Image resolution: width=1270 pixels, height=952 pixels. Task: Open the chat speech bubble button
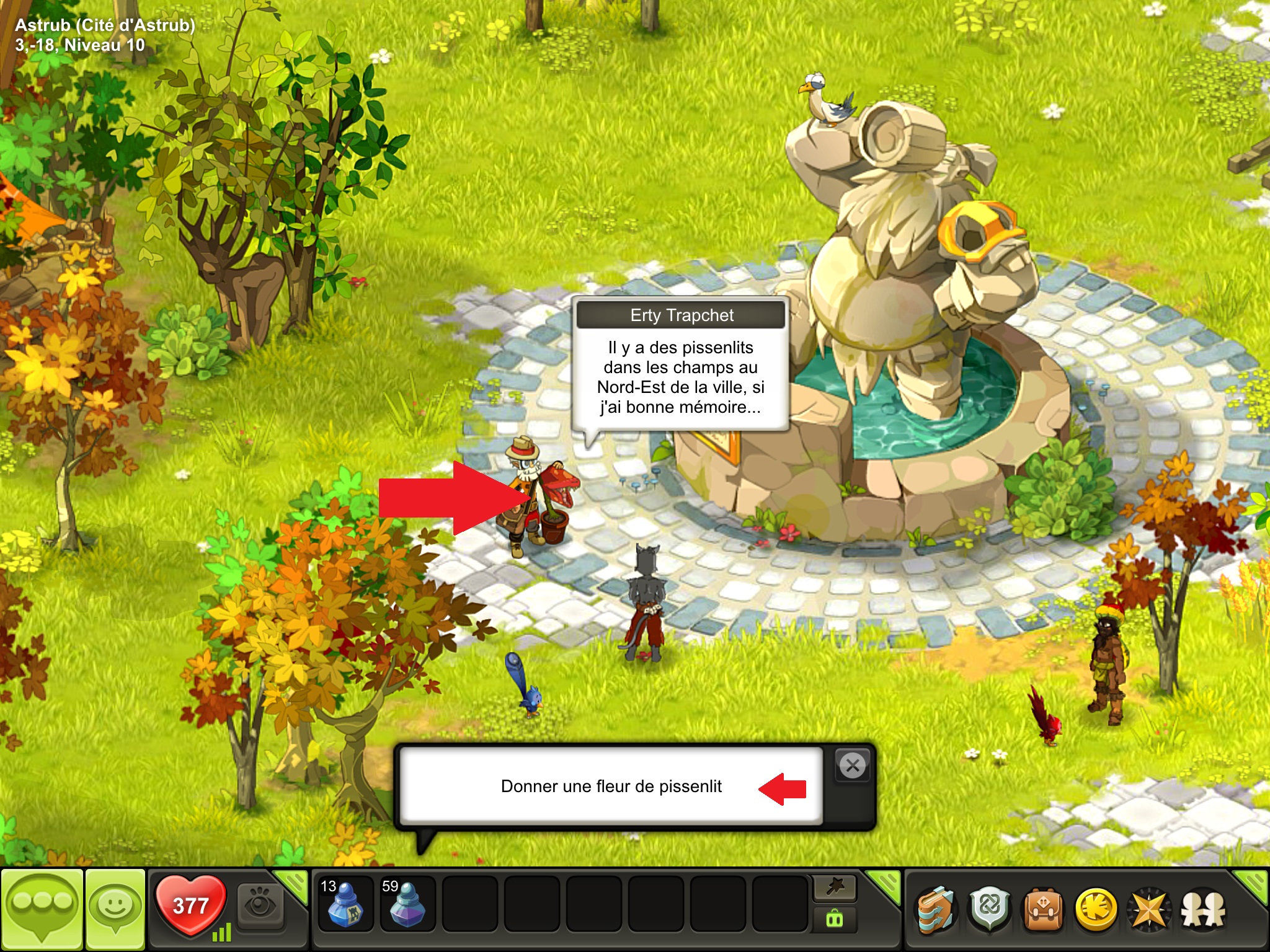(42, 909)
